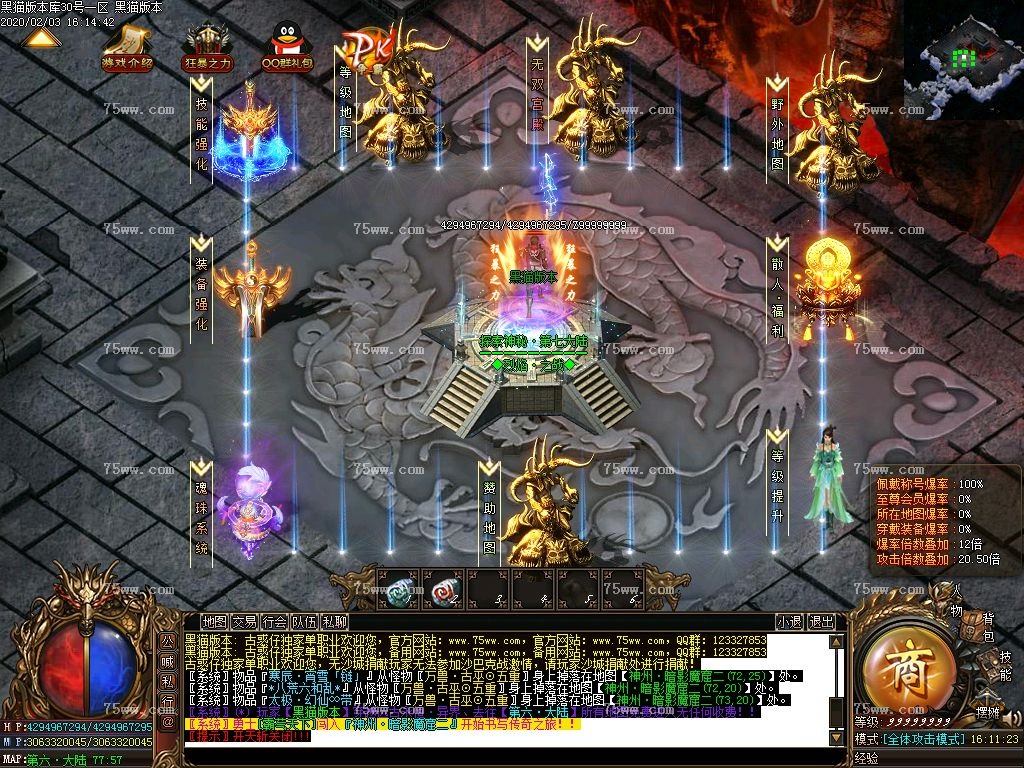1024x768 pixels.
Task: Use the green swirl item in slot 1
Action: pos(400,590)
